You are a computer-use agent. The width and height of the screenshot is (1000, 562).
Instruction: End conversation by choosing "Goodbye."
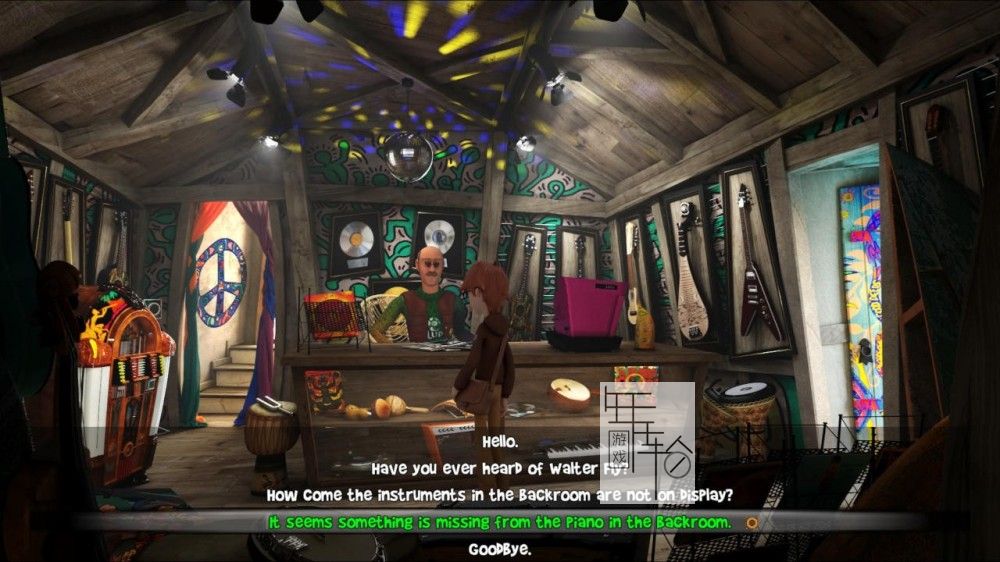click(x=500, y=549)
